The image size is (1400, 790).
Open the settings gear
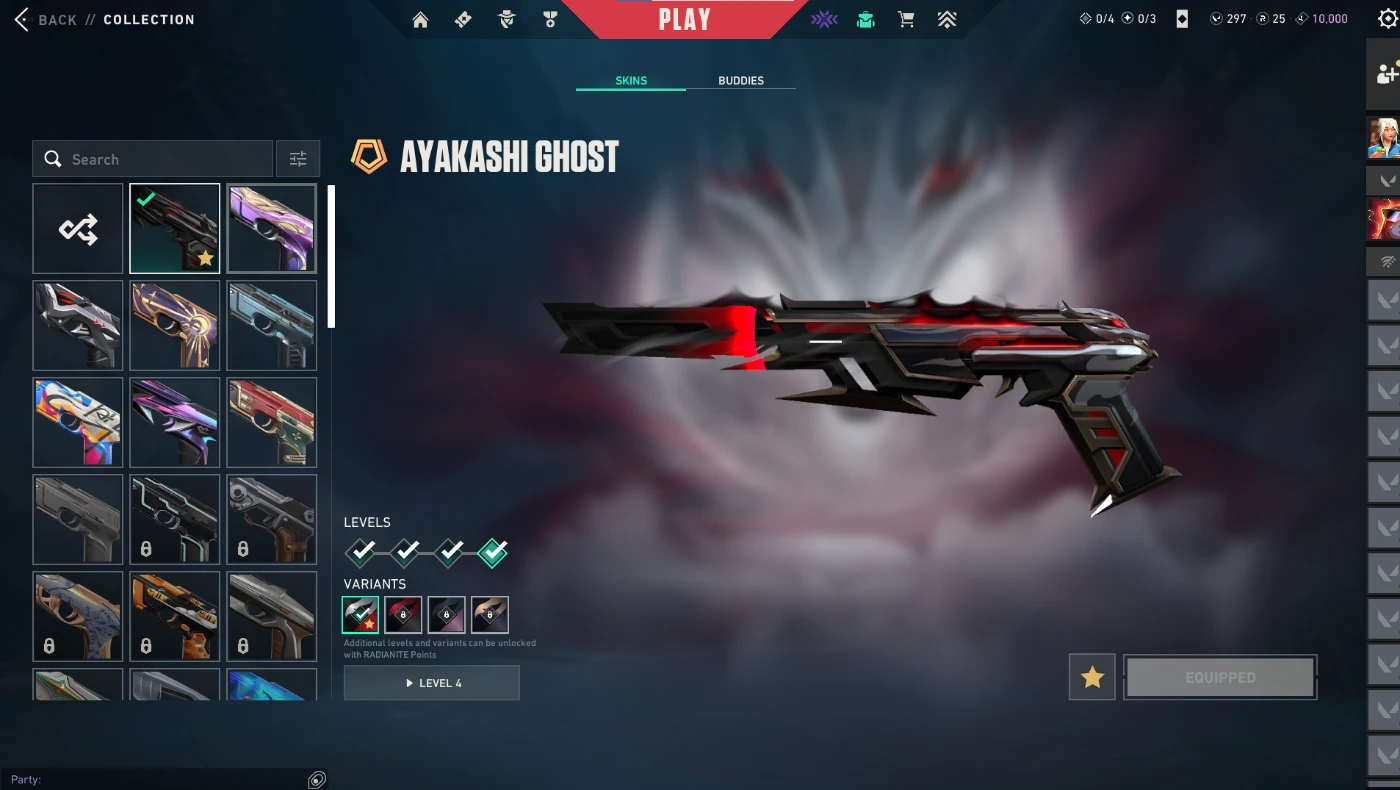(1387, 19)
